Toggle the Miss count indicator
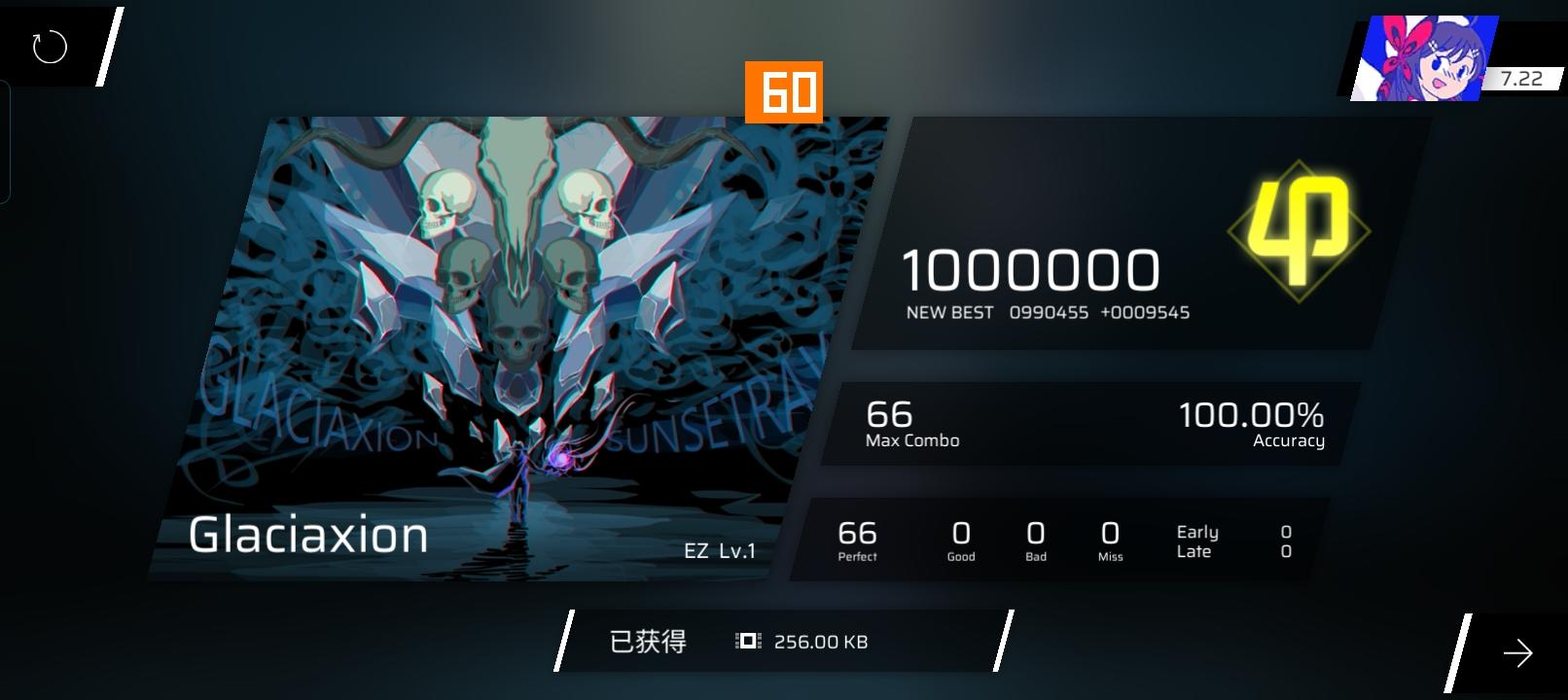The image size is (1568, 700). click(1109, 538)
